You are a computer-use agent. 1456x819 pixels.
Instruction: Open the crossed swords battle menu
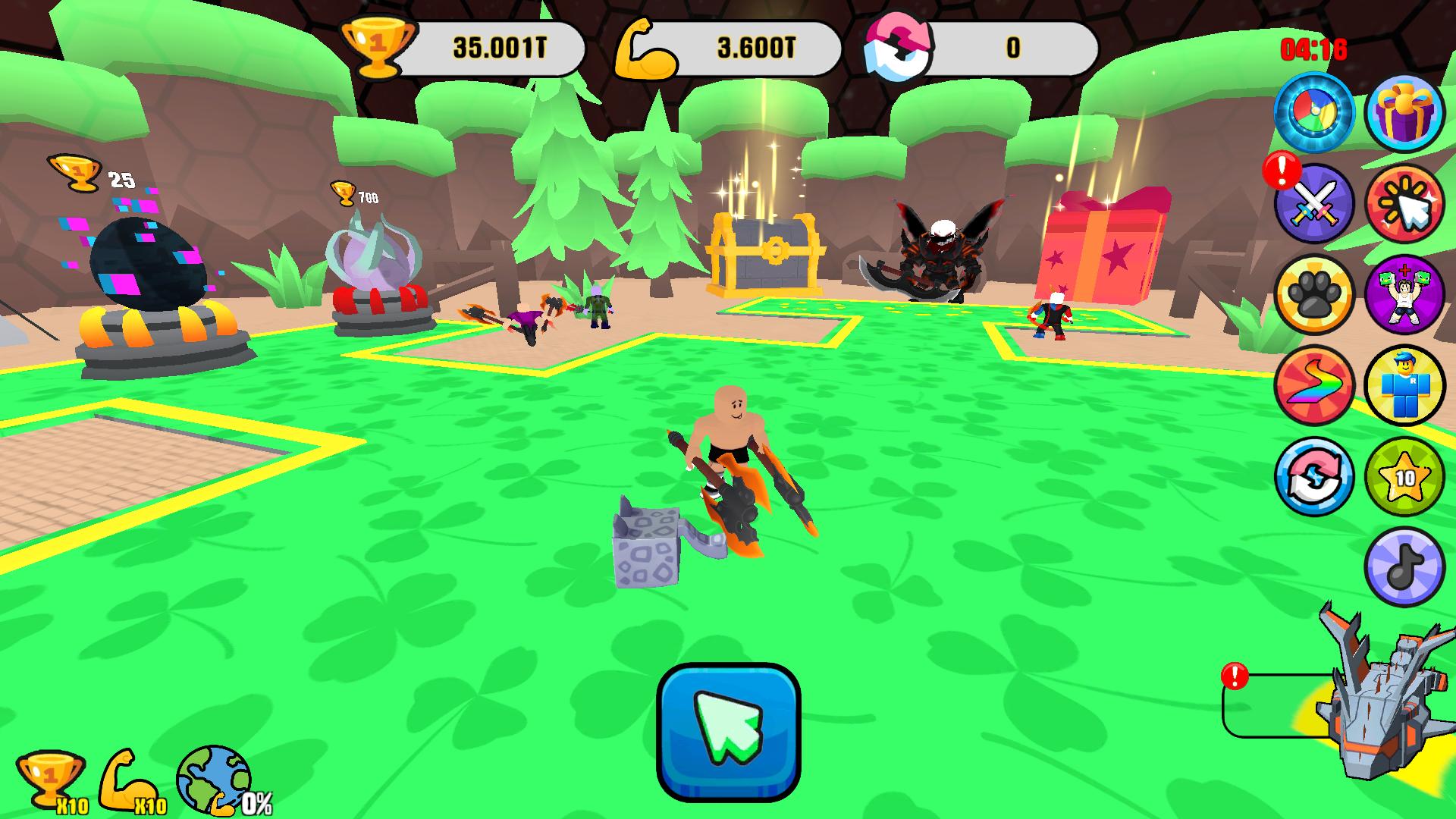coord(1316,203)
